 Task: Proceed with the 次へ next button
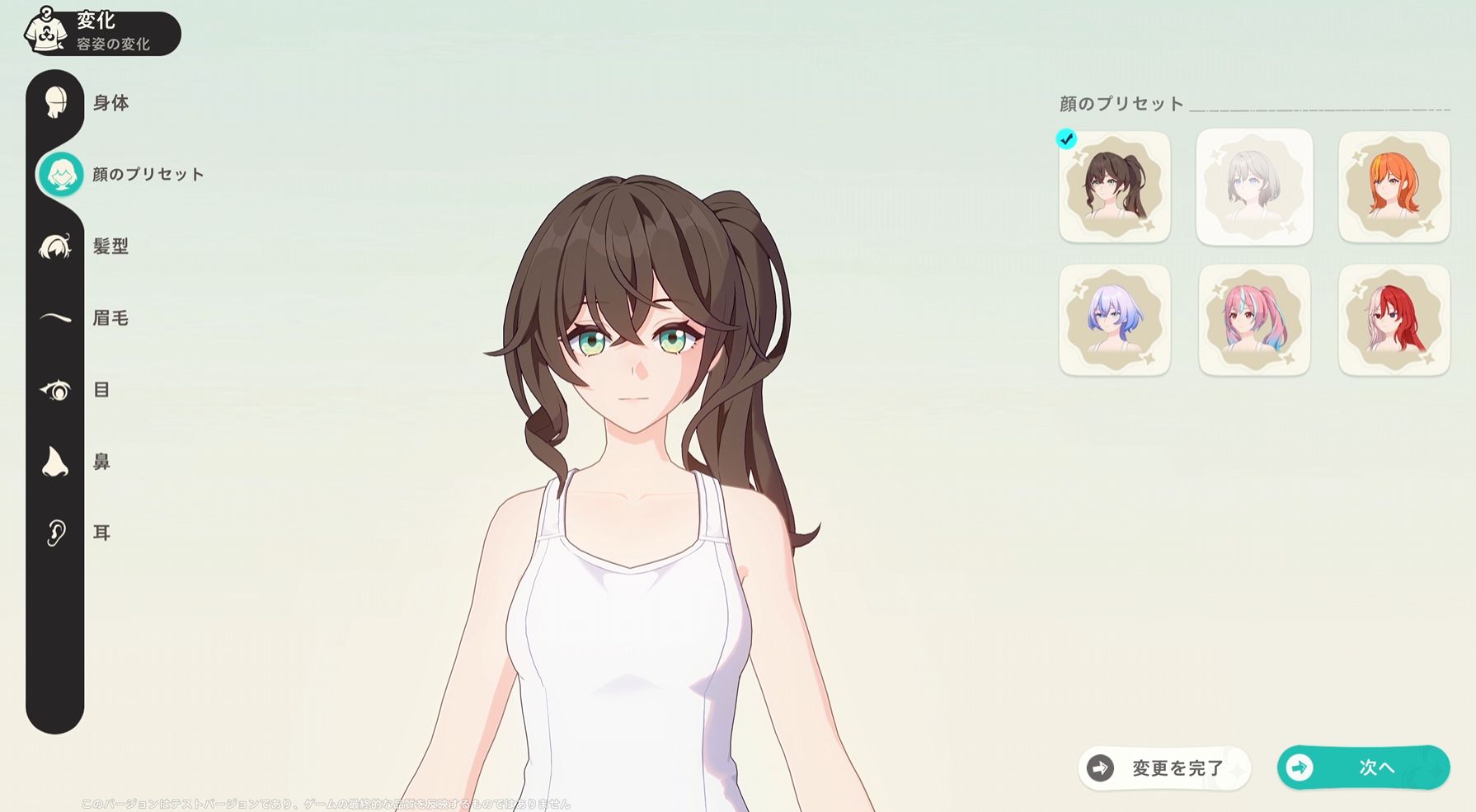pos(1363,767)
